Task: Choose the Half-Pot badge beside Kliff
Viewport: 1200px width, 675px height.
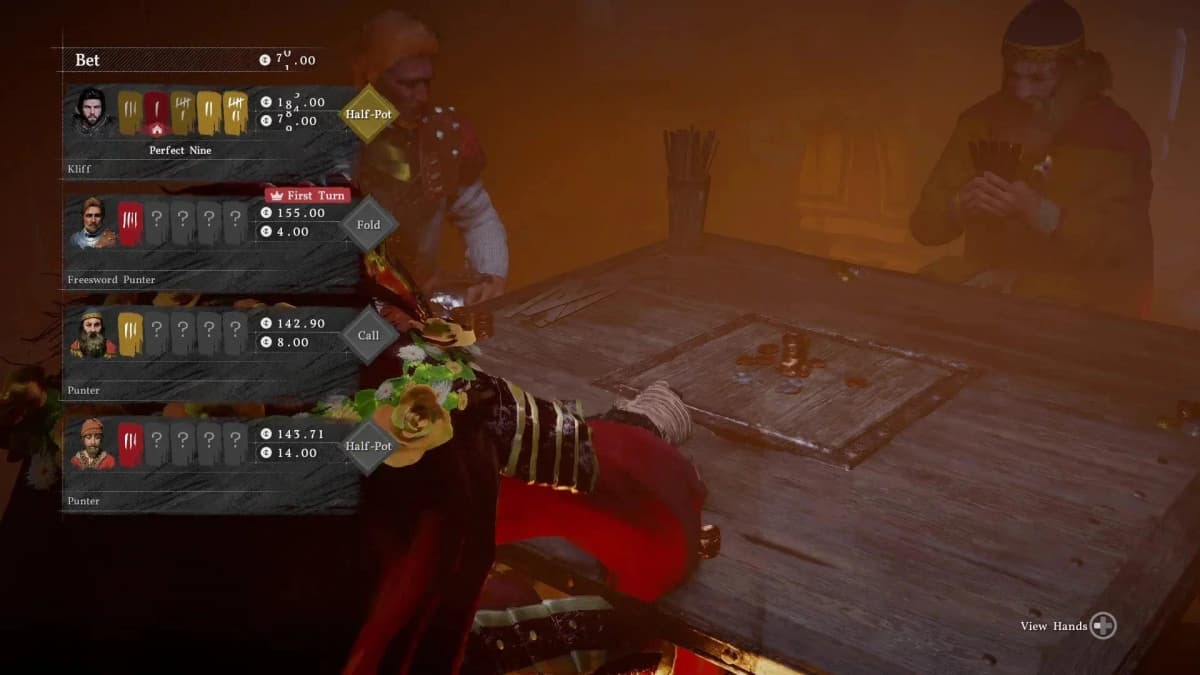Action: click(x=368, y=114)
